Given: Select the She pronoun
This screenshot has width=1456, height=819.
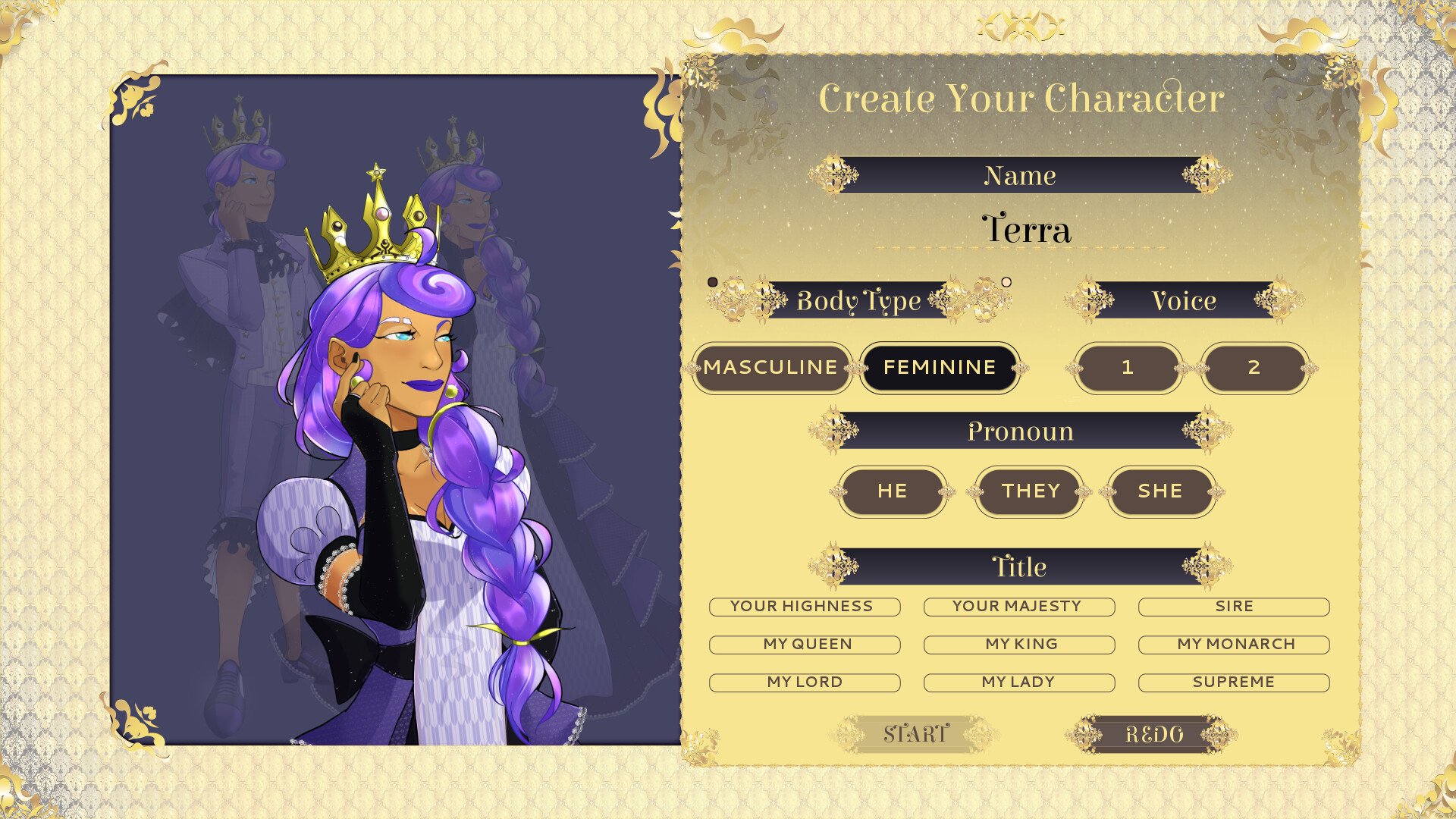Looking at the screenshot, I should point(1162,491).
